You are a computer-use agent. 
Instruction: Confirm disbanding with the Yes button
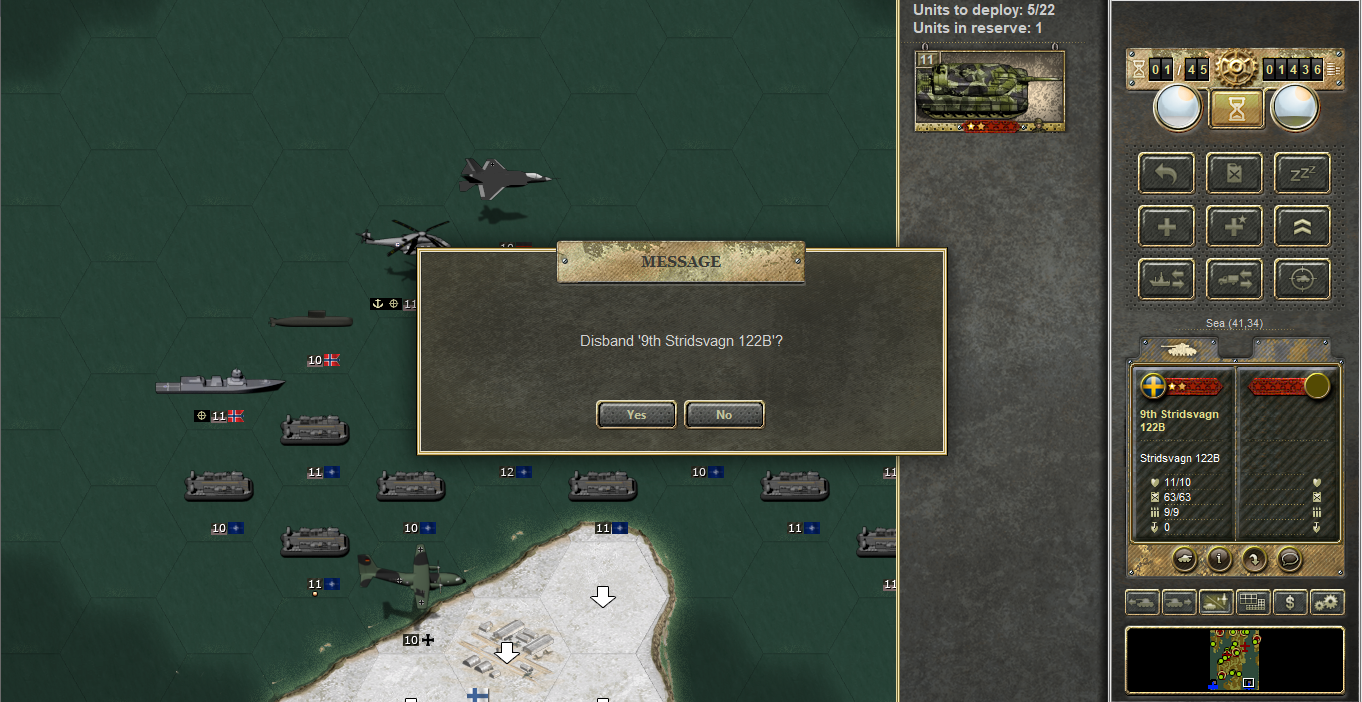[x=636, y=414]
